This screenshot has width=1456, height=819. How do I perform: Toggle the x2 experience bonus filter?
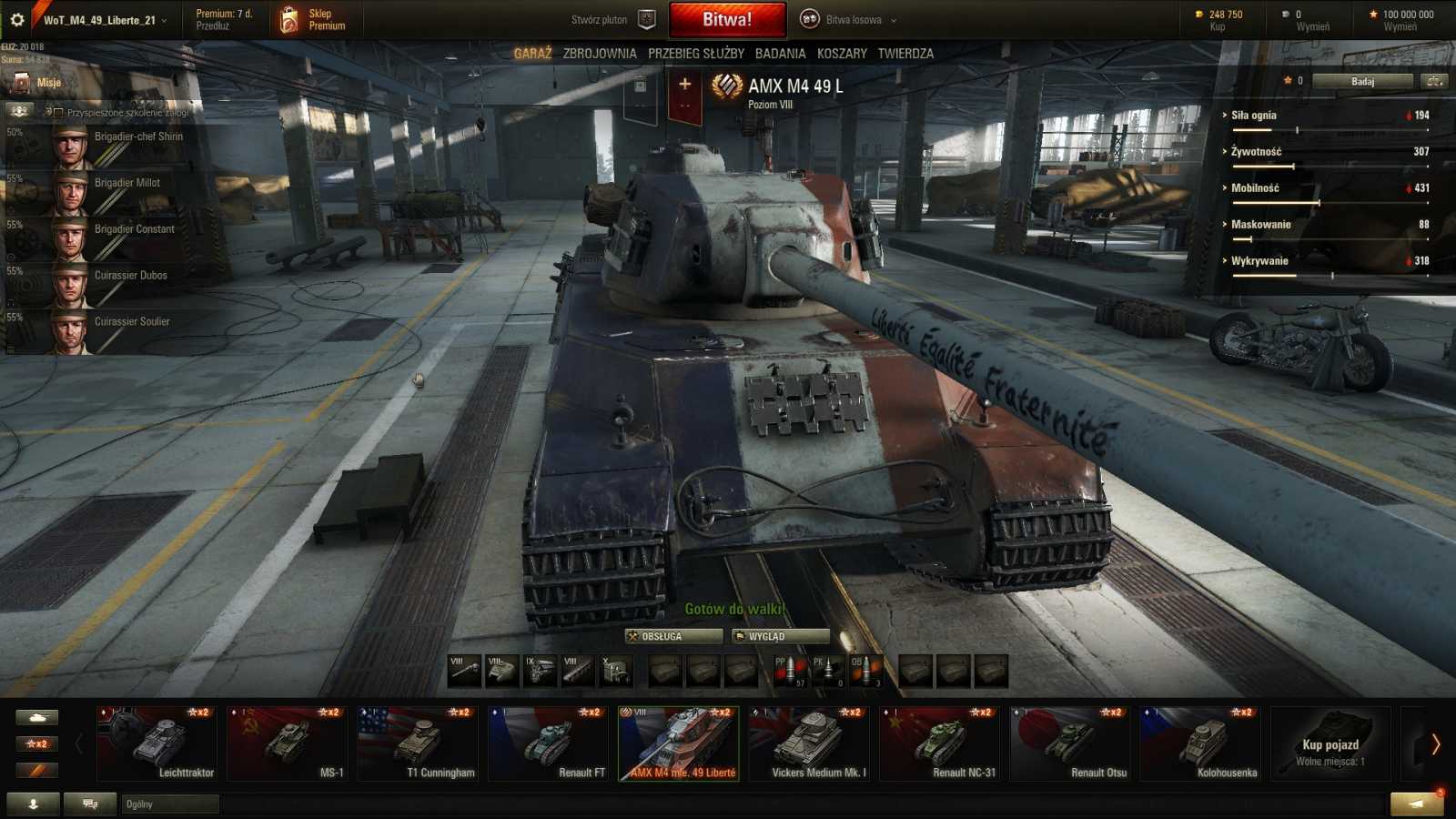[x=36, y=743]
